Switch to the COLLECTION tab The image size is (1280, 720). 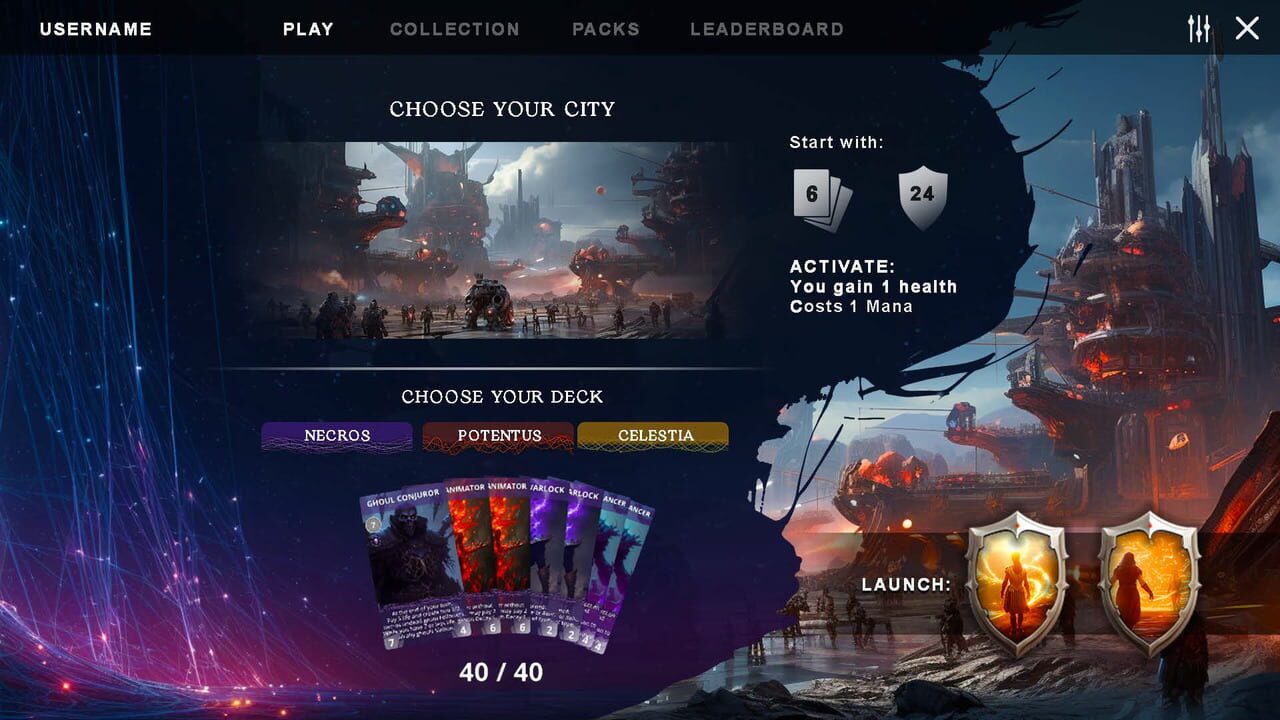455,28
